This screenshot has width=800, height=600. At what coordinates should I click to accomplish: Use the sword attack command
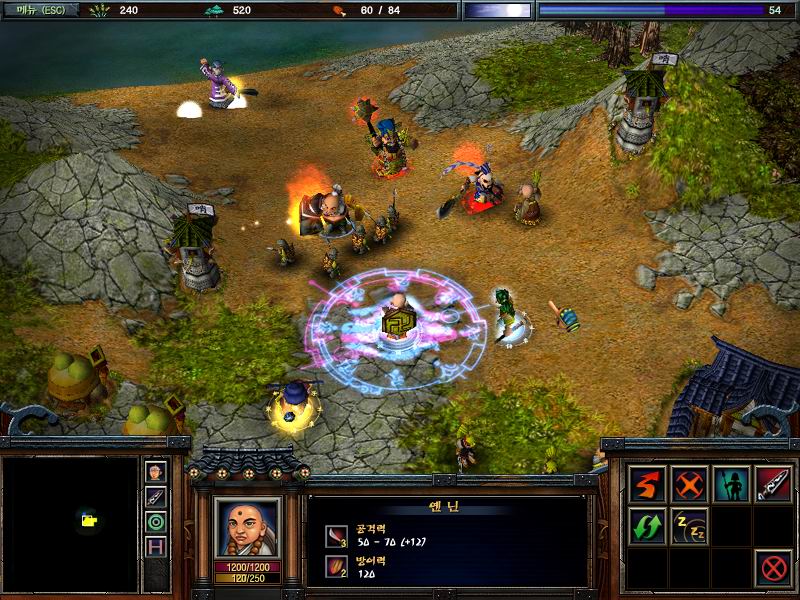click(x=773, y=484)
